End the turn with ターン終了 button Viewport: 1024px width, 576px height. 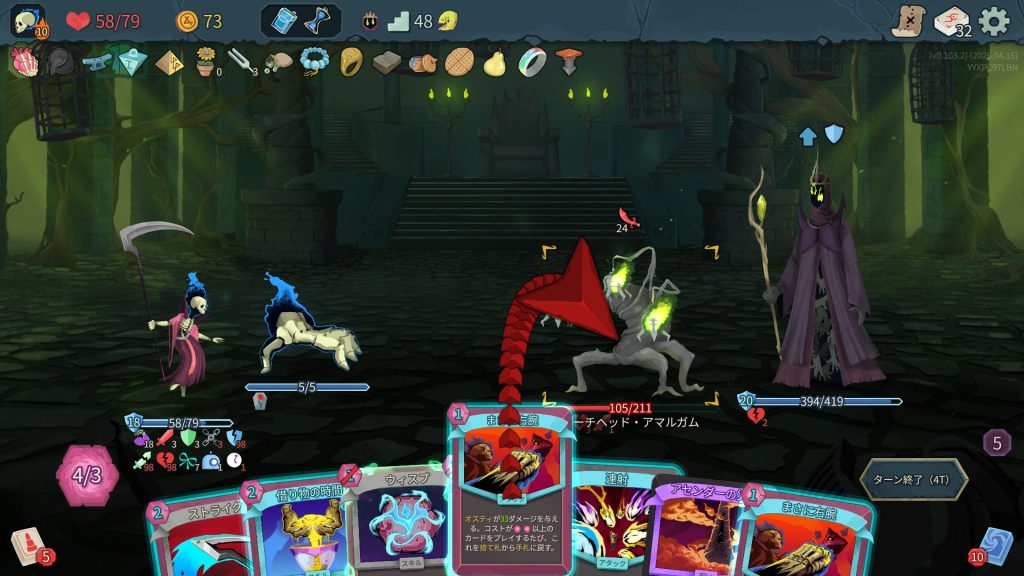pyautogui.click(x=914, y=479)
